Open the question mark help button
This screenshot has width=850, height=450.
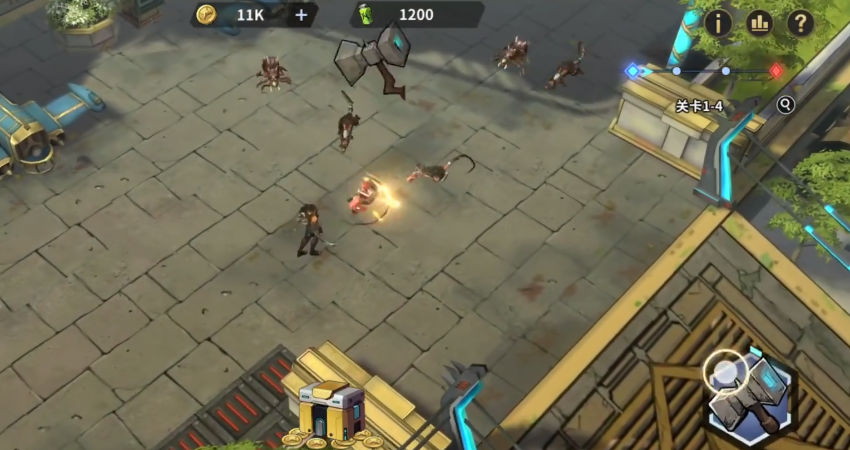[x=800, y=22]
